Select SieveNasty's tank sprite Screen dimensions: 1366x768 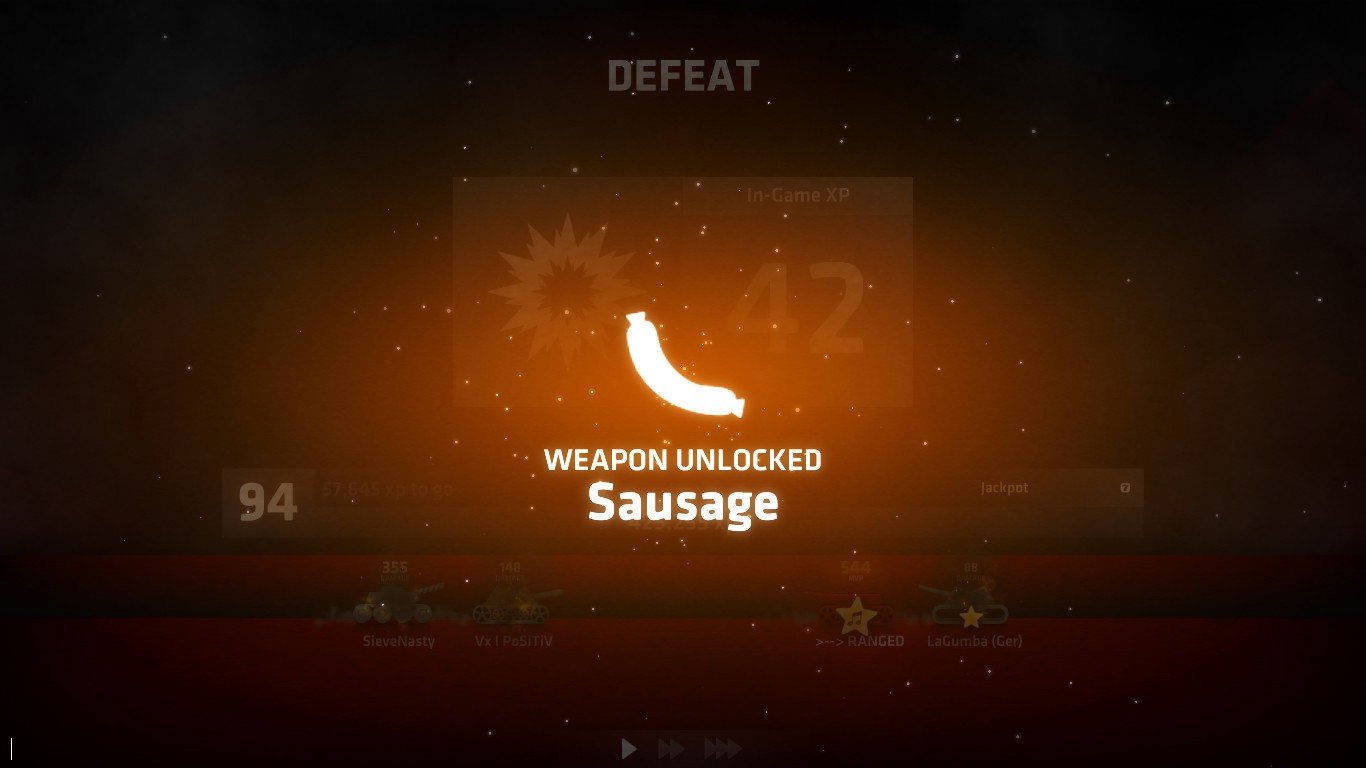[x=393, y=605]
